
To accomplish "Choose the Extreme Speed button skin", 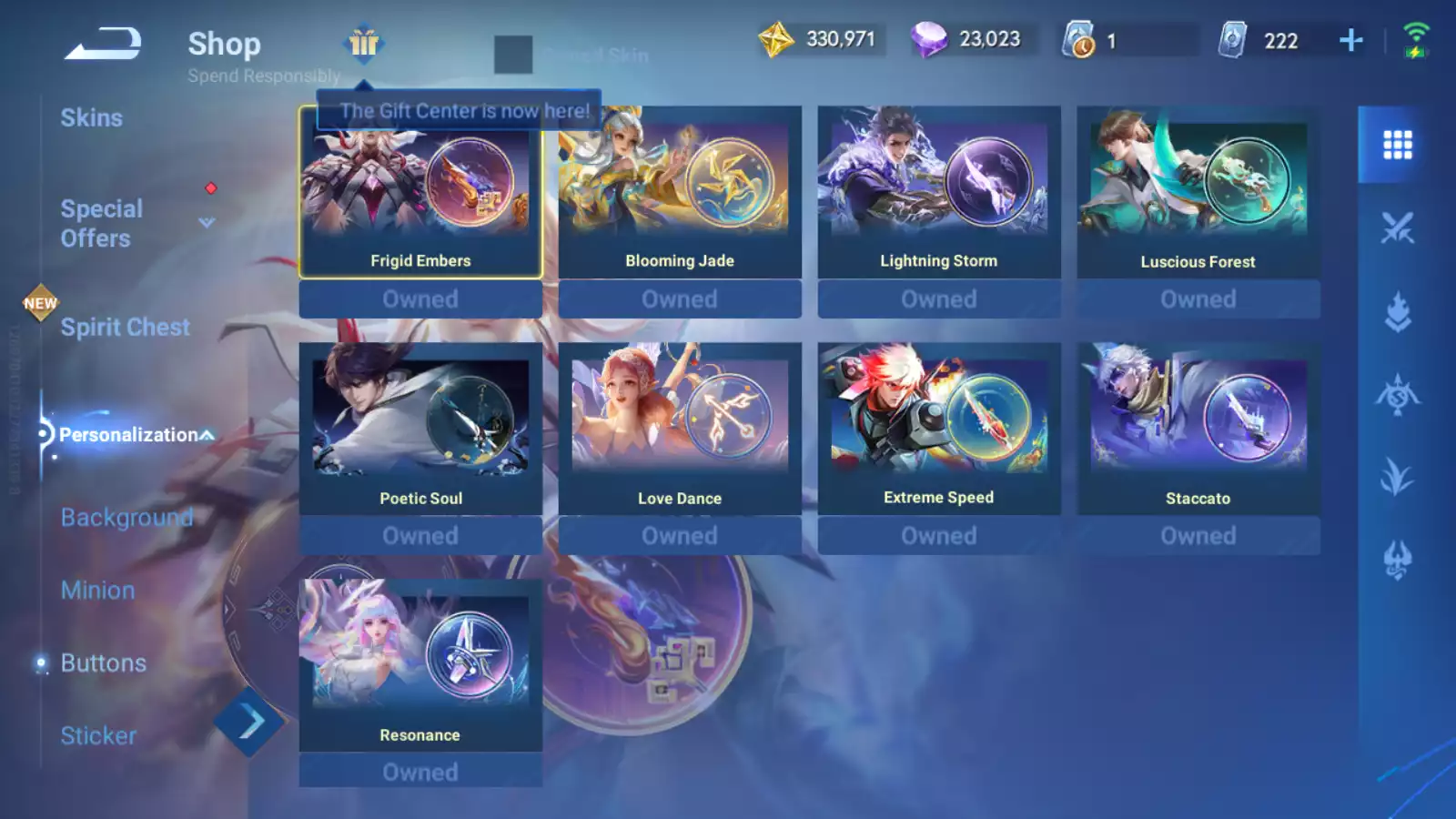I will [x=939, y=430].
